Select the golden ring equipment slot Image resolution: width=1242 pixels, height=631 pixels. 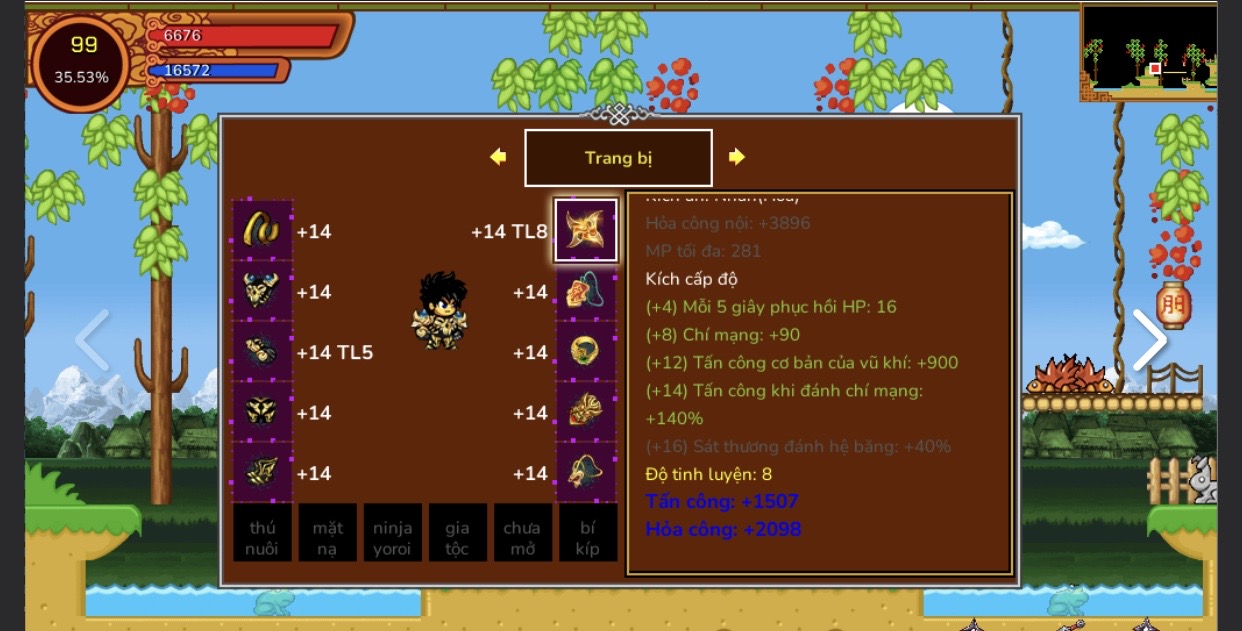click(262, 231)
